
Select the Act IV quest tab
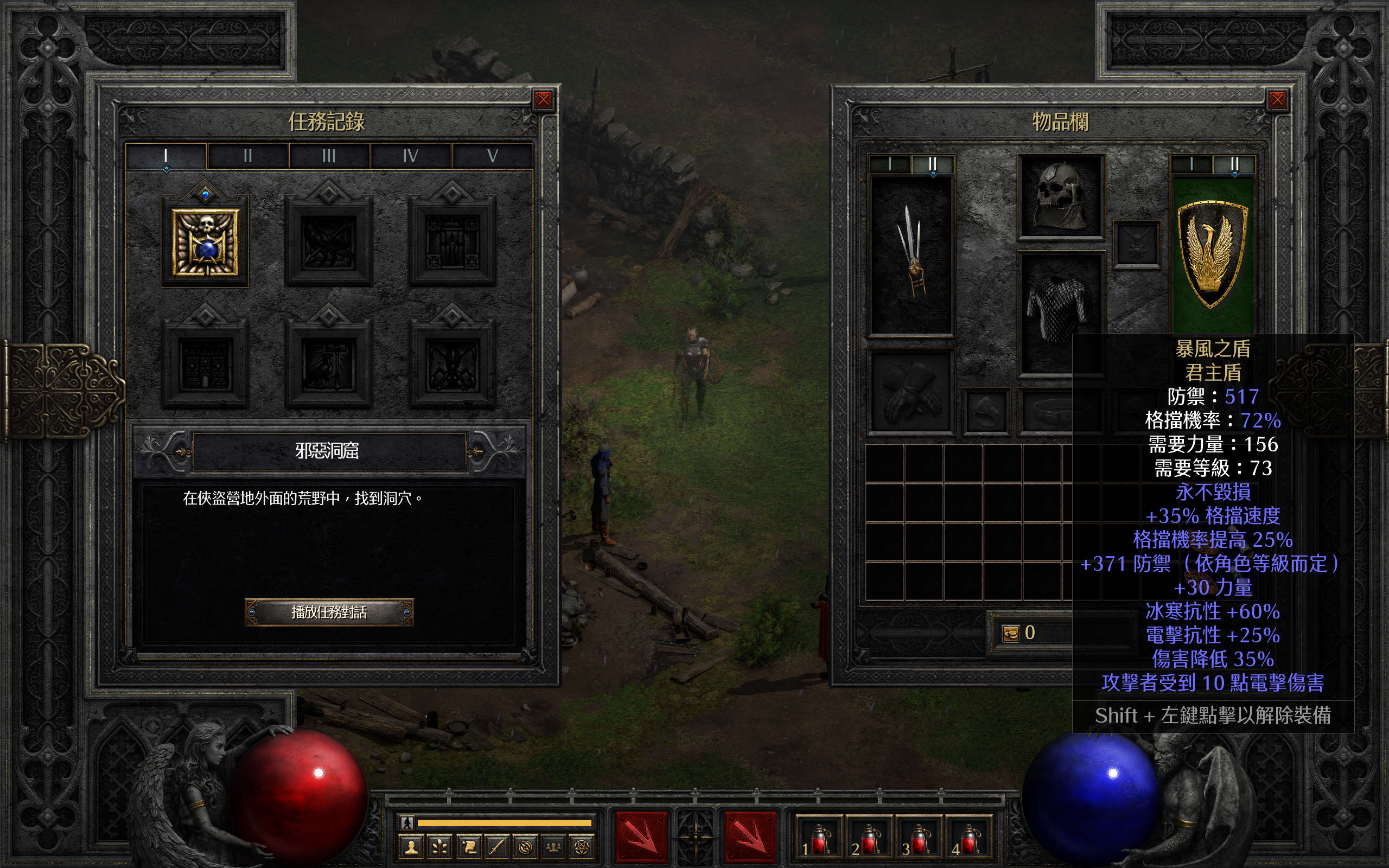[x=410, y=156]
